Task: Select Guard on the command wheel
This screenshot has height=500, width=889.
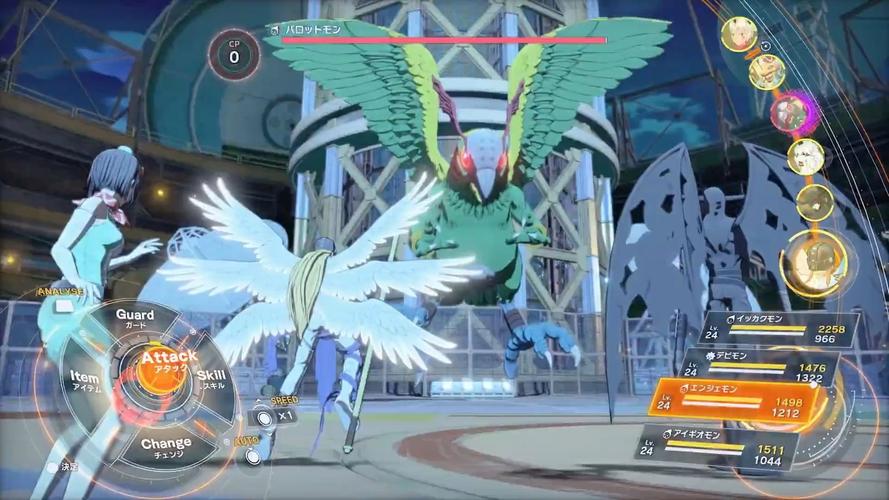Action: (x=135, y=319)
